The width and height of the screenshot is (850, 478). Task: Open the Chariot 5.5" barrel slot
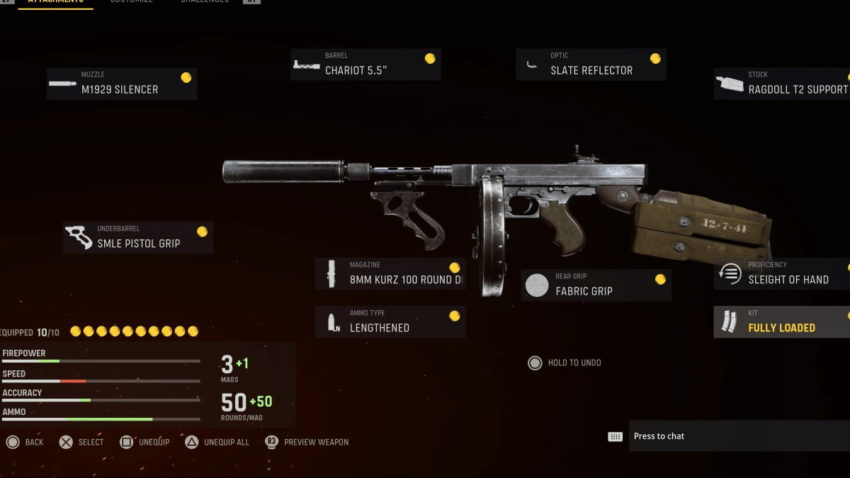coord(365,65)
